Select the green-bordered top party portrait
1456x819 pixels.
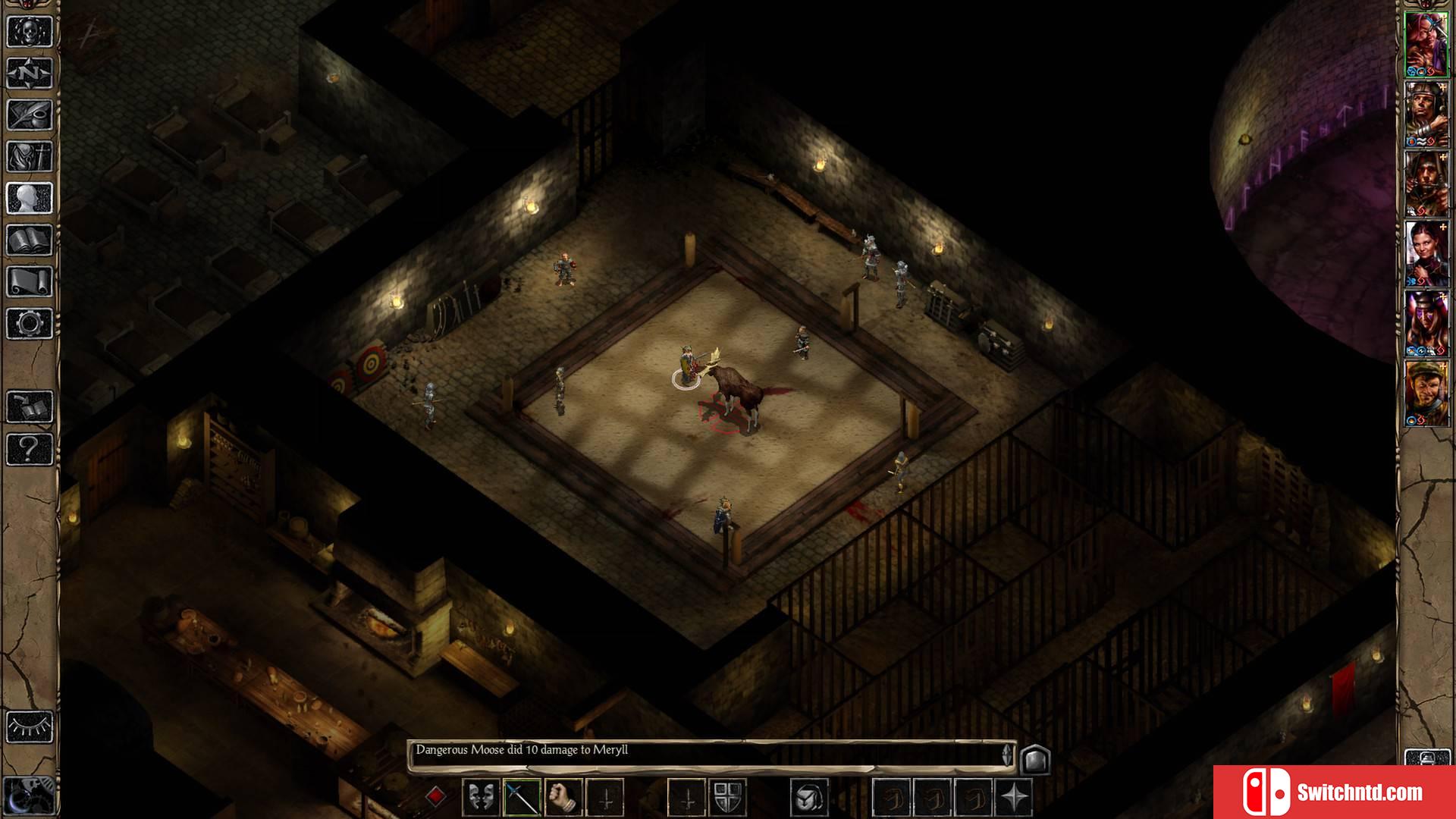(x=1426, y=44)
